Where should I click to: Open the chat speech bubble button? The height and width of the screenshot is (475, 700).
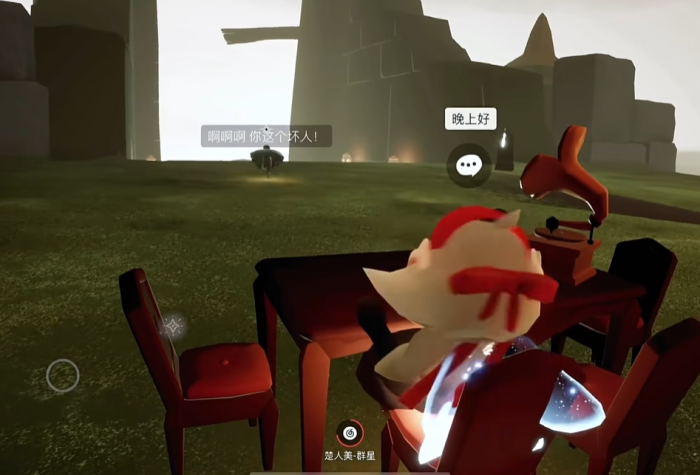tap(468, 165)
